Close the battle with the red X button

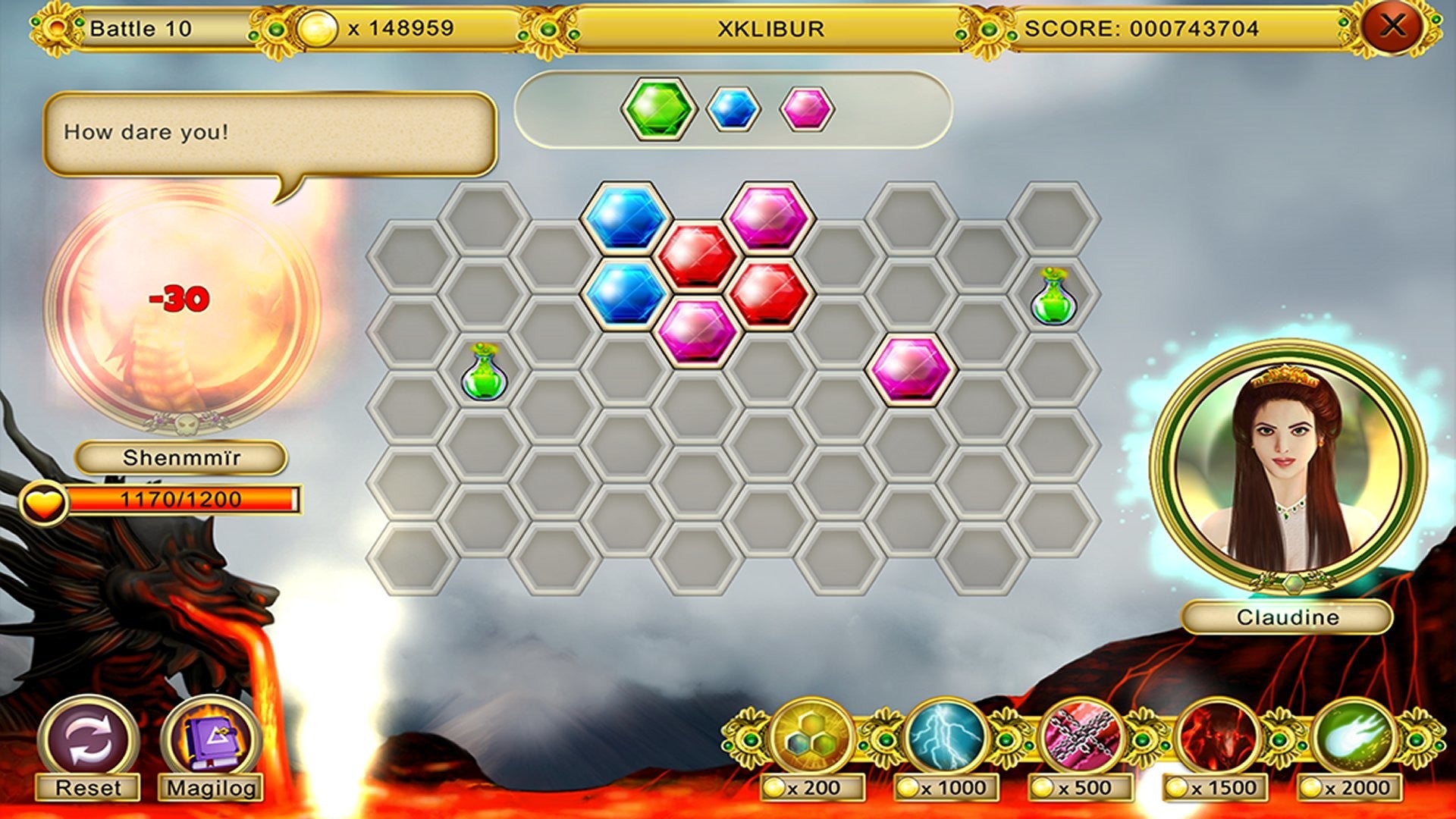[1392, 27]
